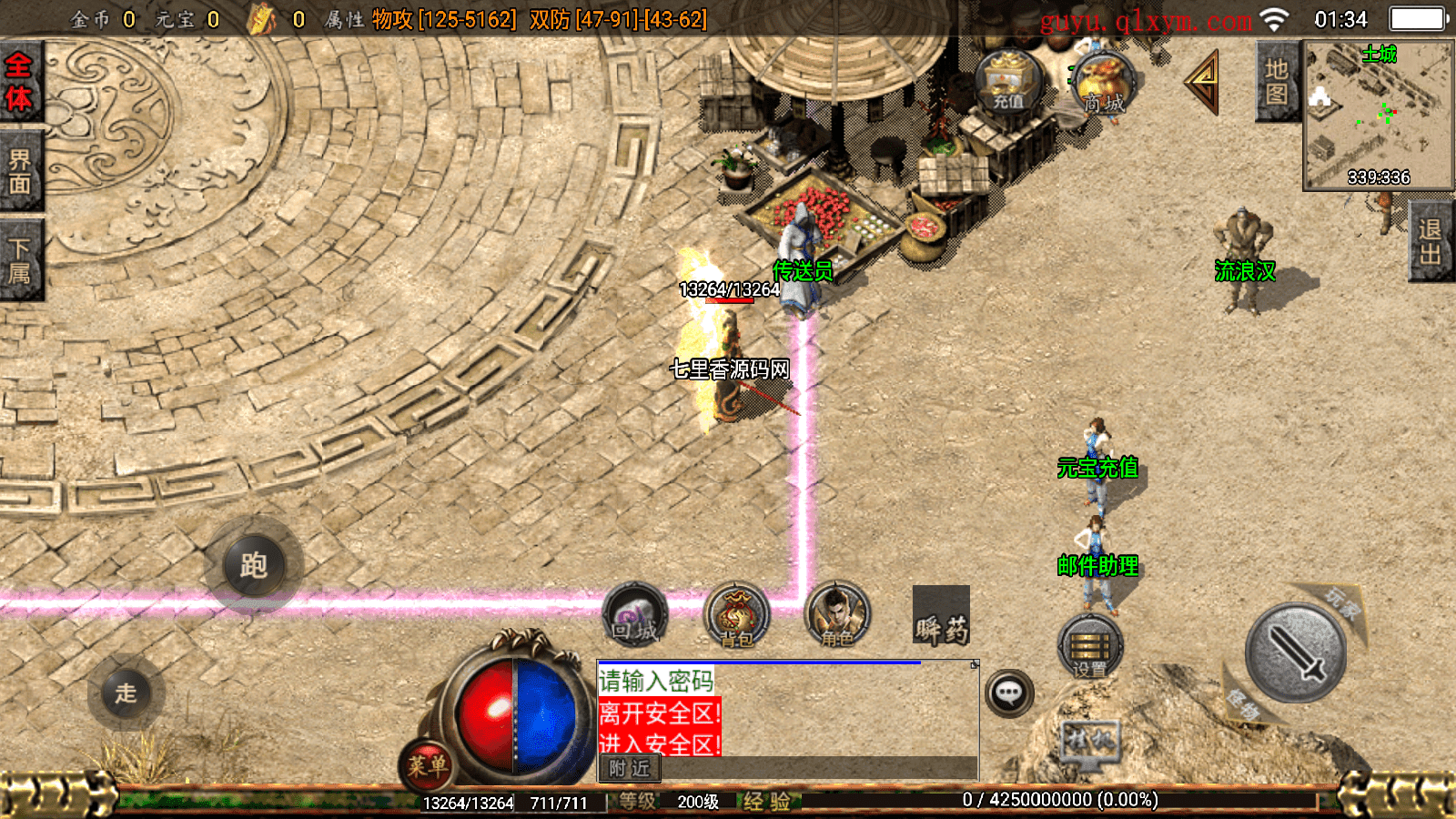Open chat with the speech bubble icon
The height and width of the screenshot is (819, 1456).
[x=1008, y=693]
